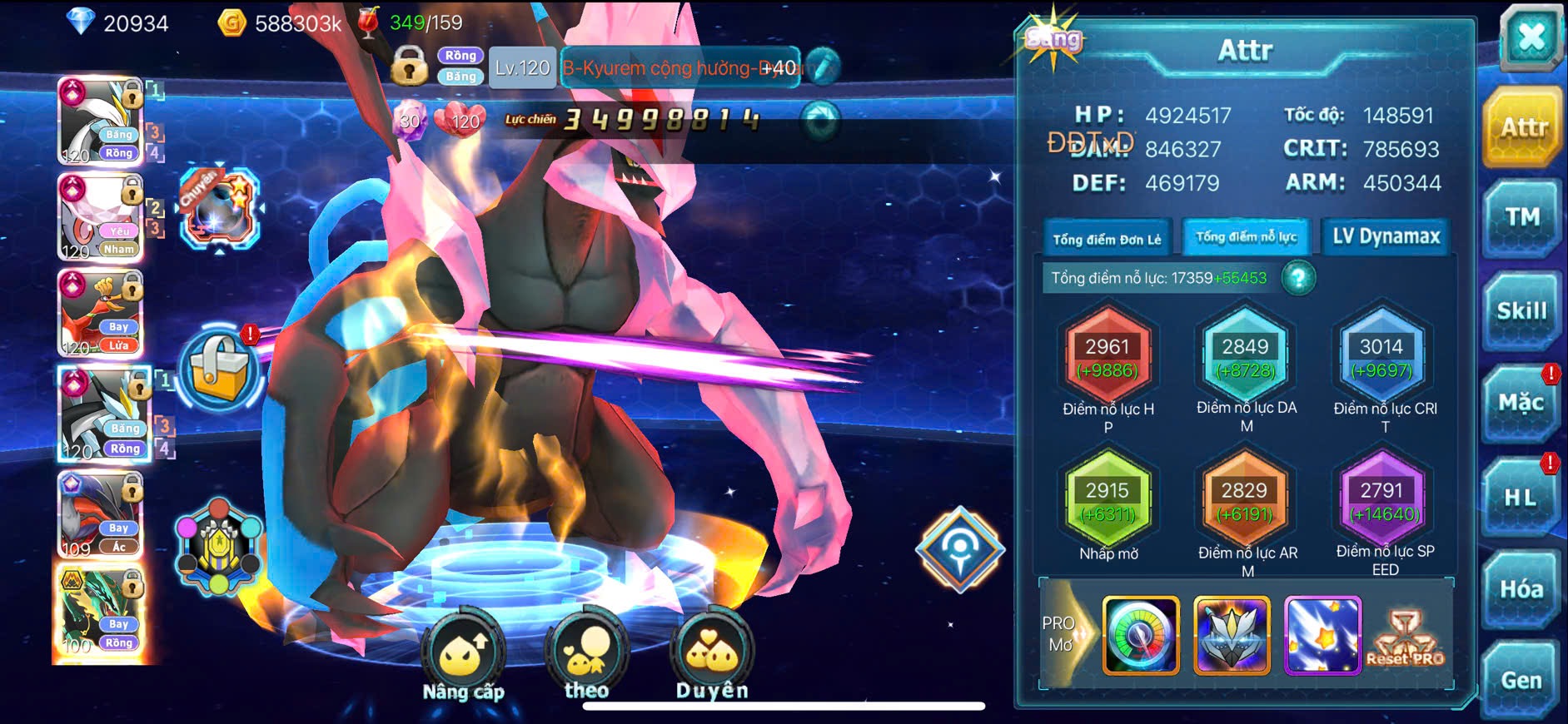
Task: Open the yellow basket item icon
Action: [x=220, y=369]
